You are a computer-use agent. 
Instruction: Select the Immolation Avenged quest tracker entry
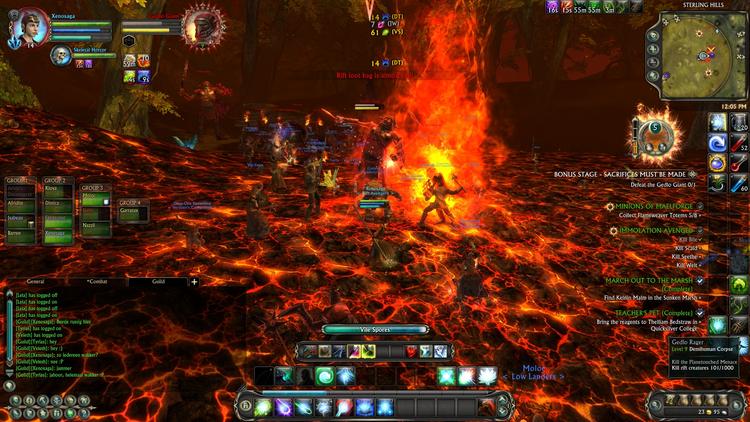coord(656,230)
